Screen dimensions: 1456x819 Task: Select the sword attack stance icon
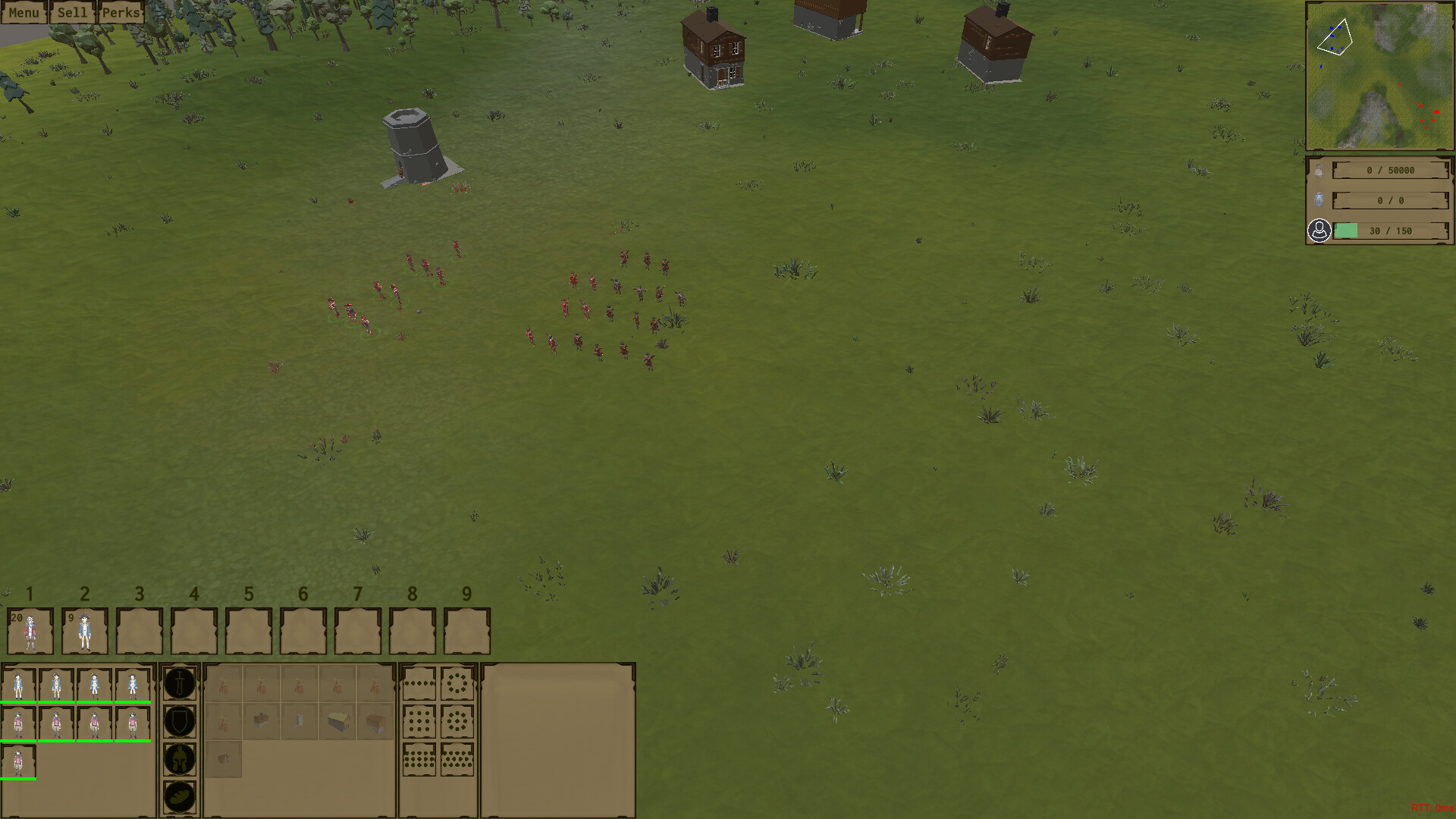[x=180, y=683]
